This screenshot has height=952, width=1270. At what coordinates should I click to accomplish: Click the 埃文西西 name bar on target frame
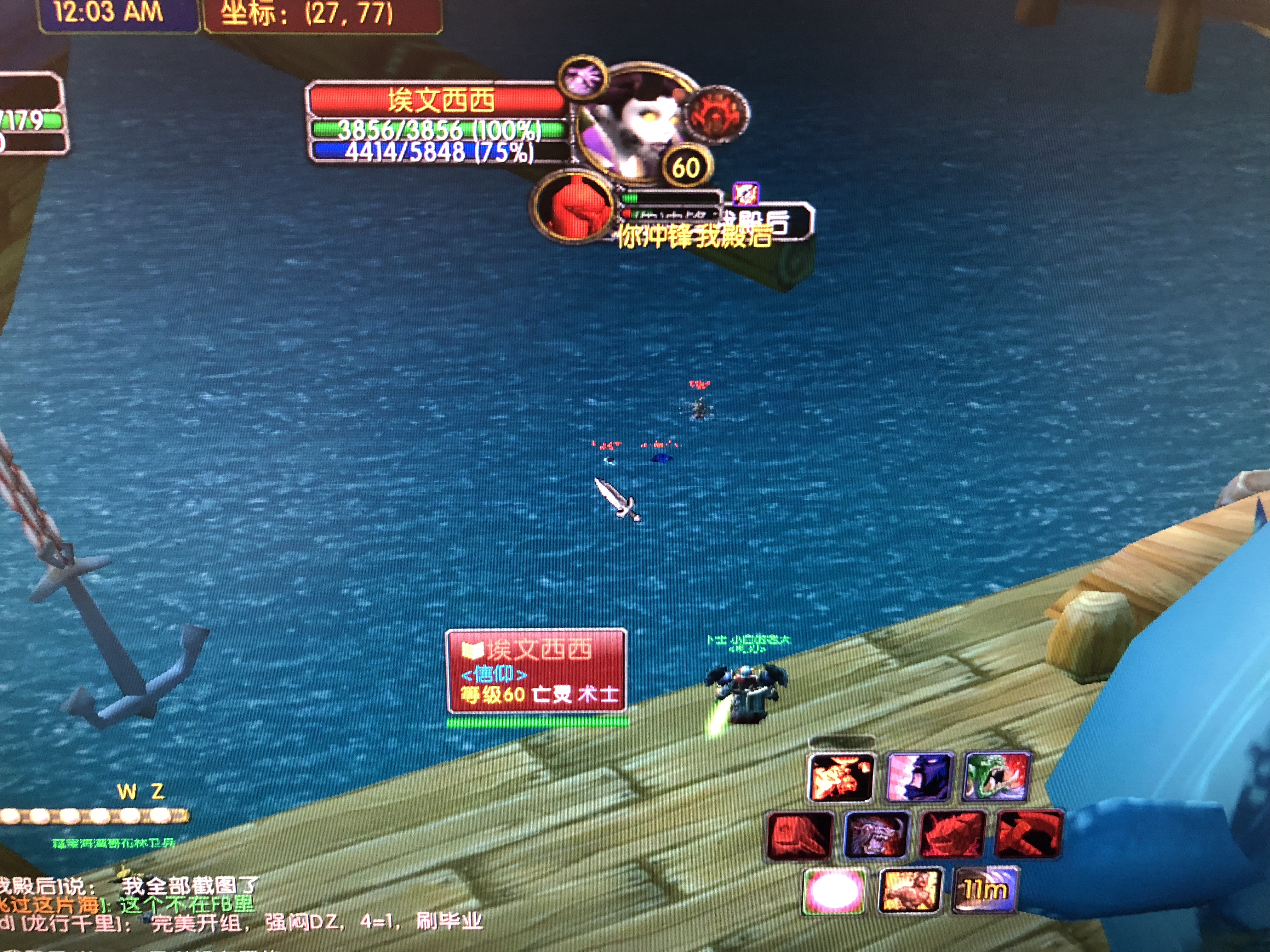439,100
